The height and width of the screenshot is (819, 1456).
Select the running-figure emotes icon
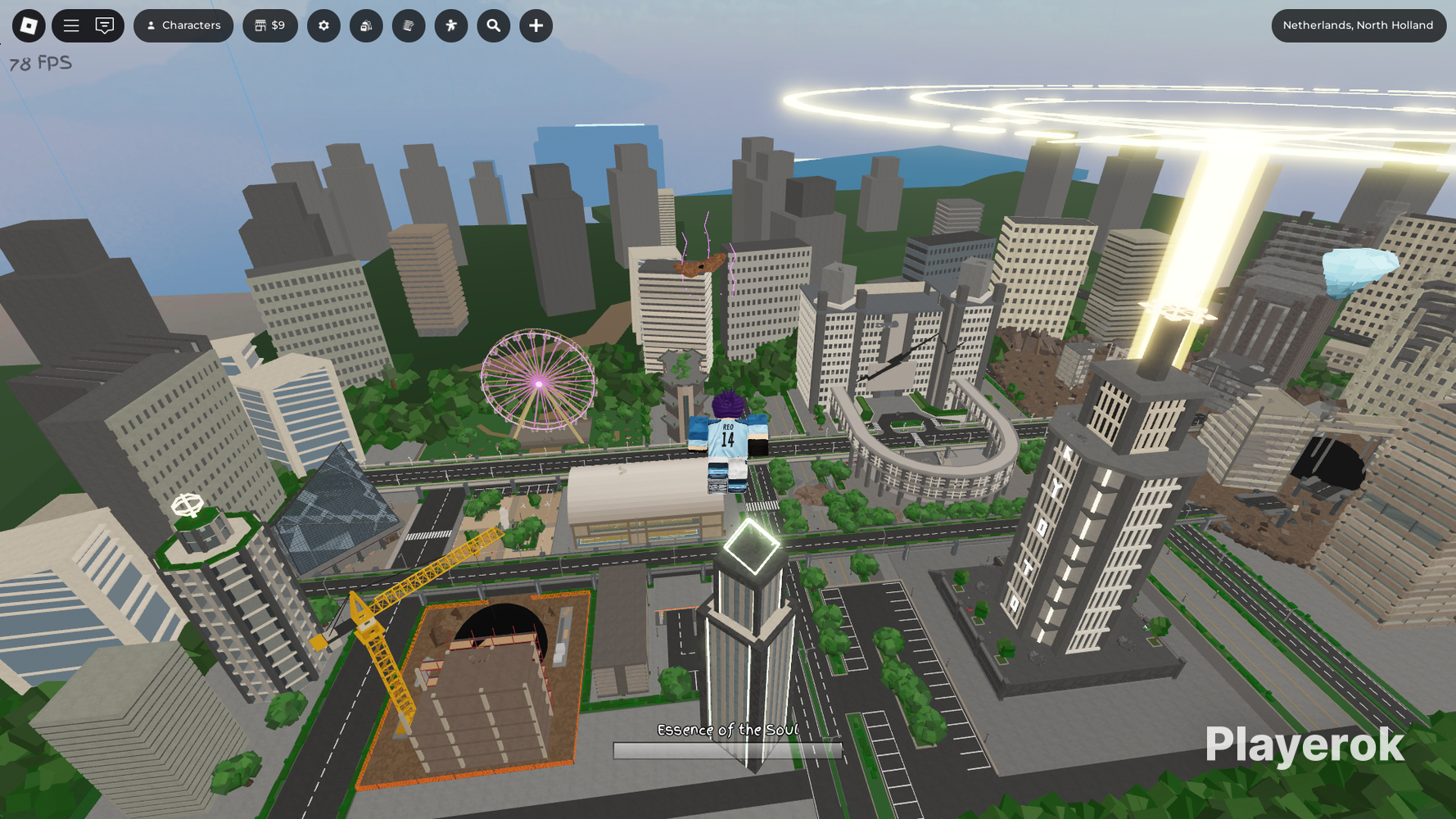pos(451,25)
